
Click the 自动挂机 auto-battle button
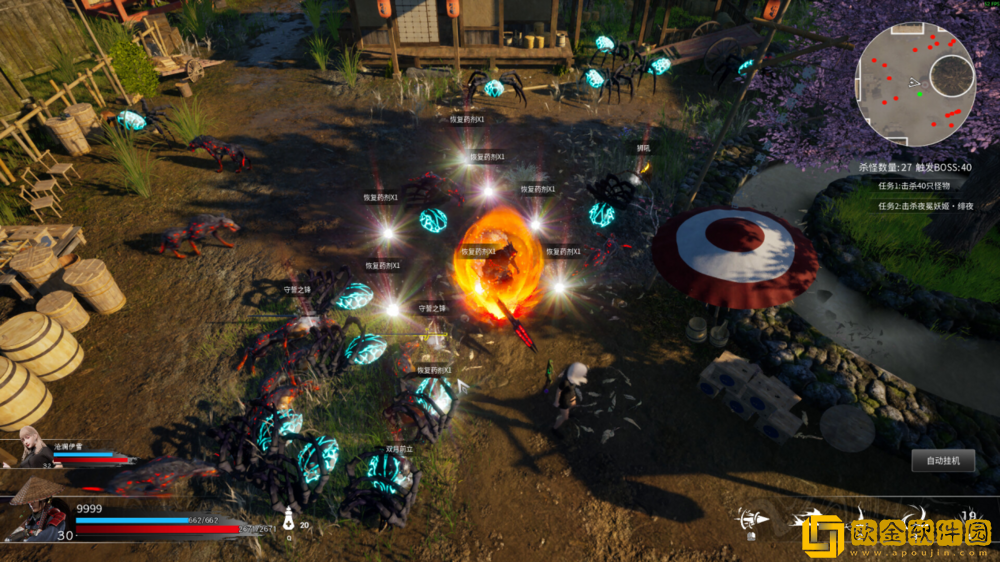(x=943, y=461)
